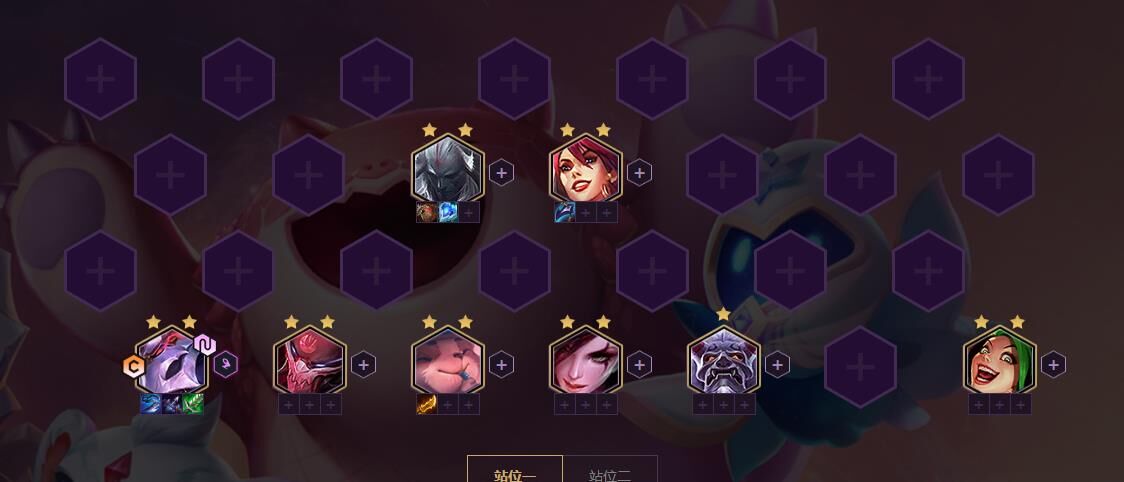The width and height of the screenshot is (1124, 482).
Task: Select the red-haired woman with face markings
Action: pyautogui.click(x=586, y=364)
